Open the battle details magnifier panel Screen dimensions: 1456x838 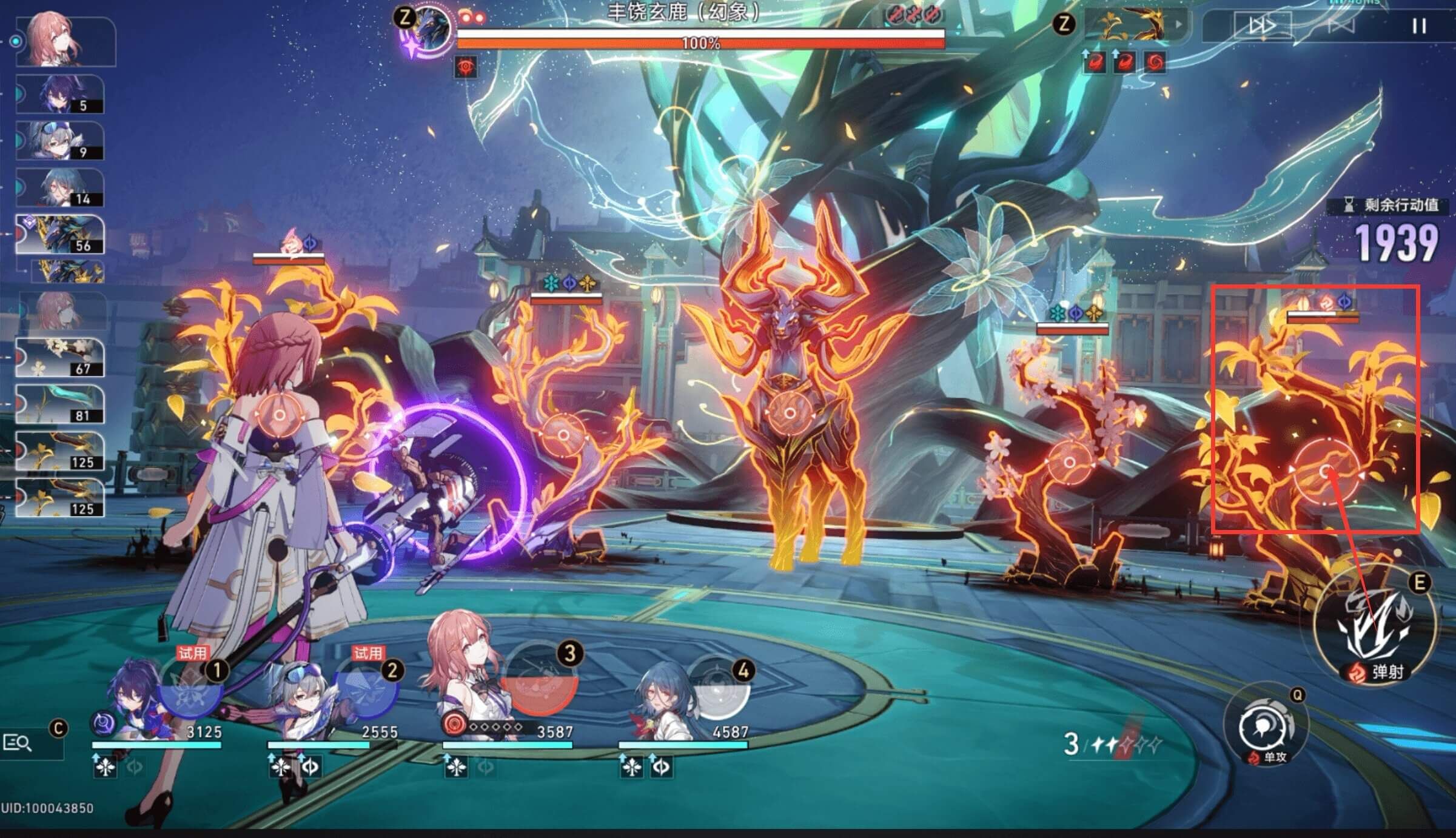18,742
